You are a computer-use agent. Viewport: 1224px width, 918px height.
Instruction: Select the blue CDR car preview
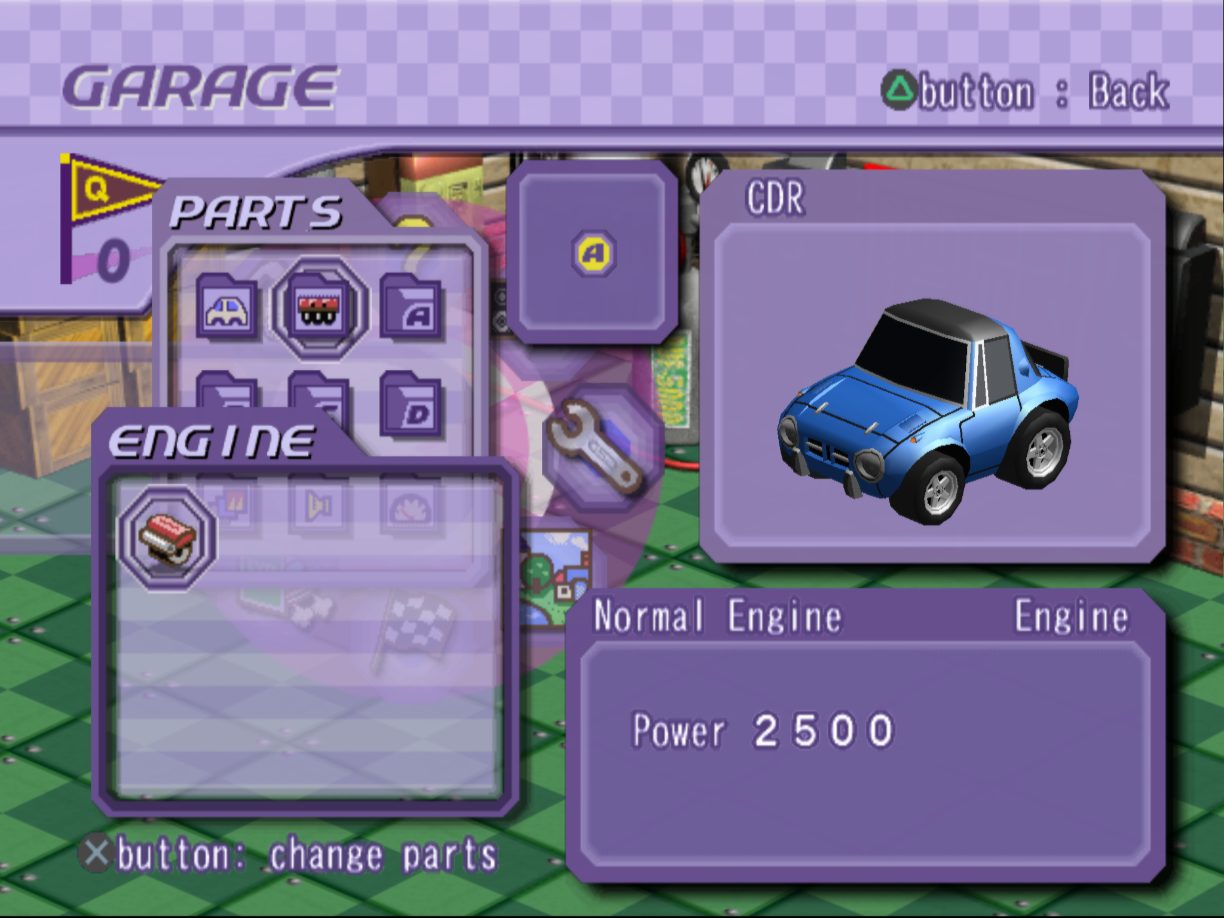coord(931,400)
